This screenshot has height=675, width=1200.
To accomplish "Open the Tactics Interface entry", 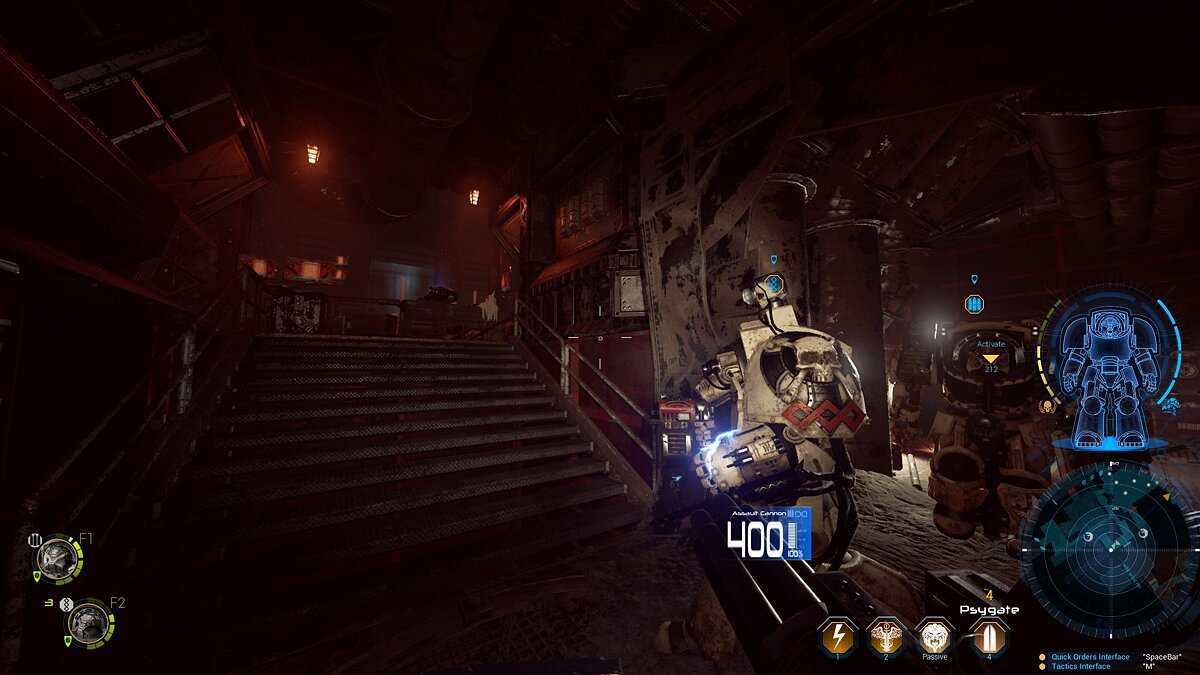I will click(x=1080, y=666).
